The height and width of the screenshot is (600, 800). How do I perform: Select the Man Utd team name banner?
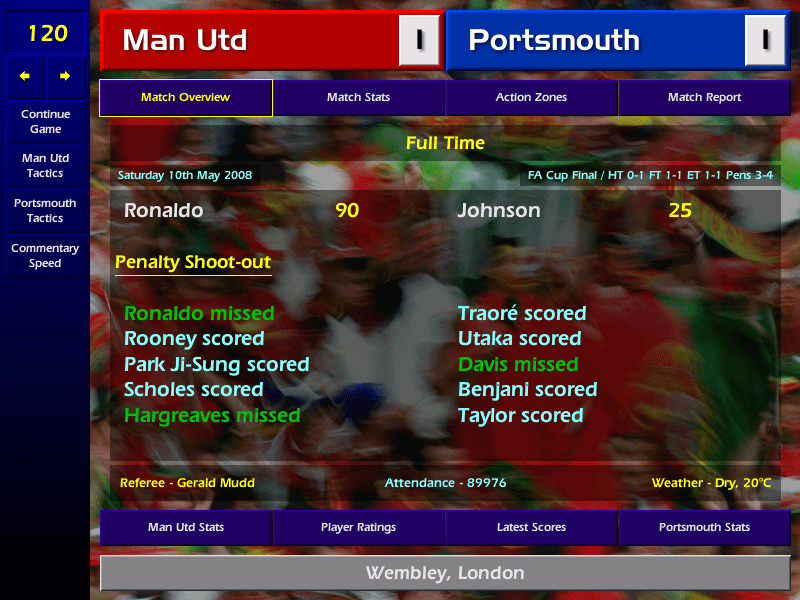(x=250, y=40)
